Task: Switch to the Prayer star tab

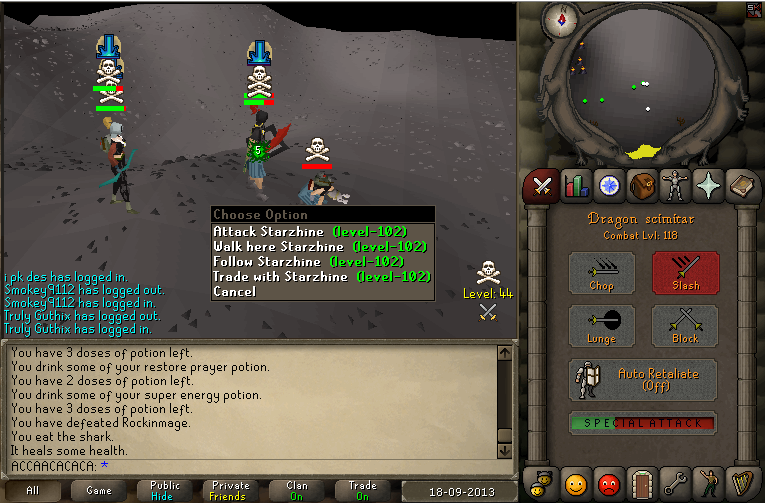Action: click(x=707, y=185)
